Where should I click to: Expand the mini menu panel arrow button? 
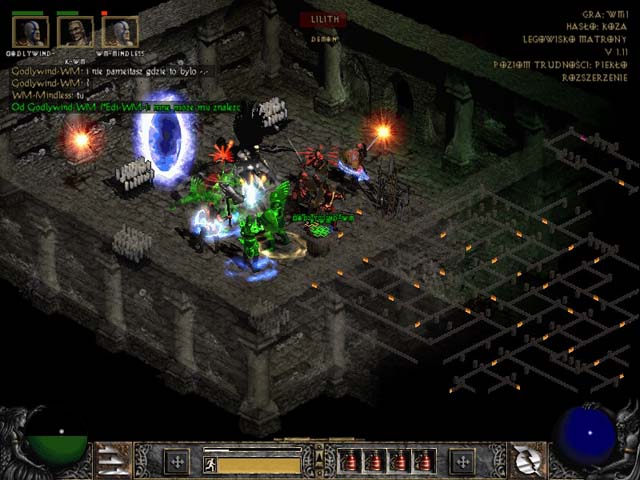[x=320, y=462]
